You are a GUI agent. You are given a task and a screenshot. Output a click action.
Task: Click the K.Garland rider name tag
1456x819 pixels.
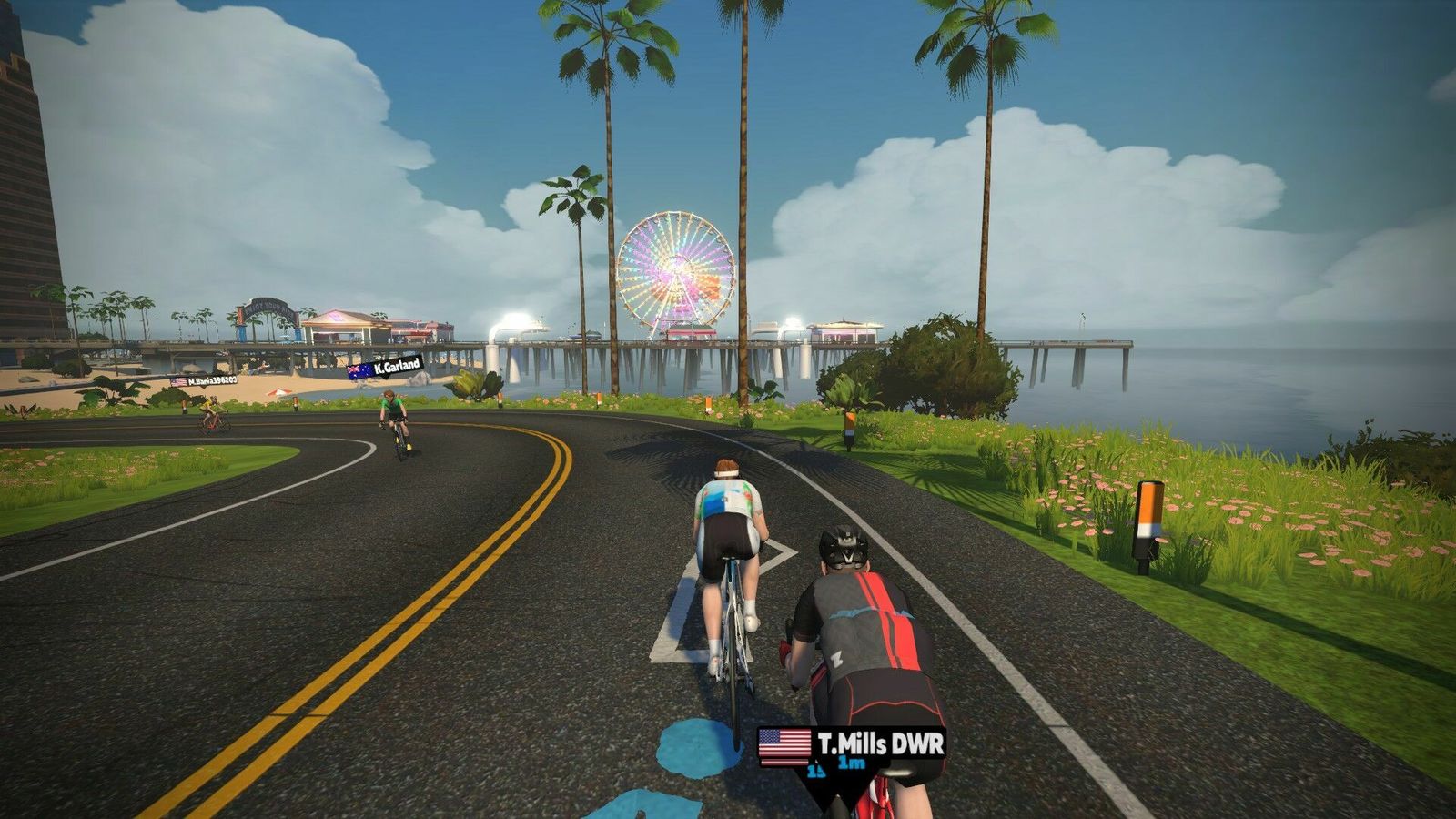pyautogui.click(x=386, y=368)
